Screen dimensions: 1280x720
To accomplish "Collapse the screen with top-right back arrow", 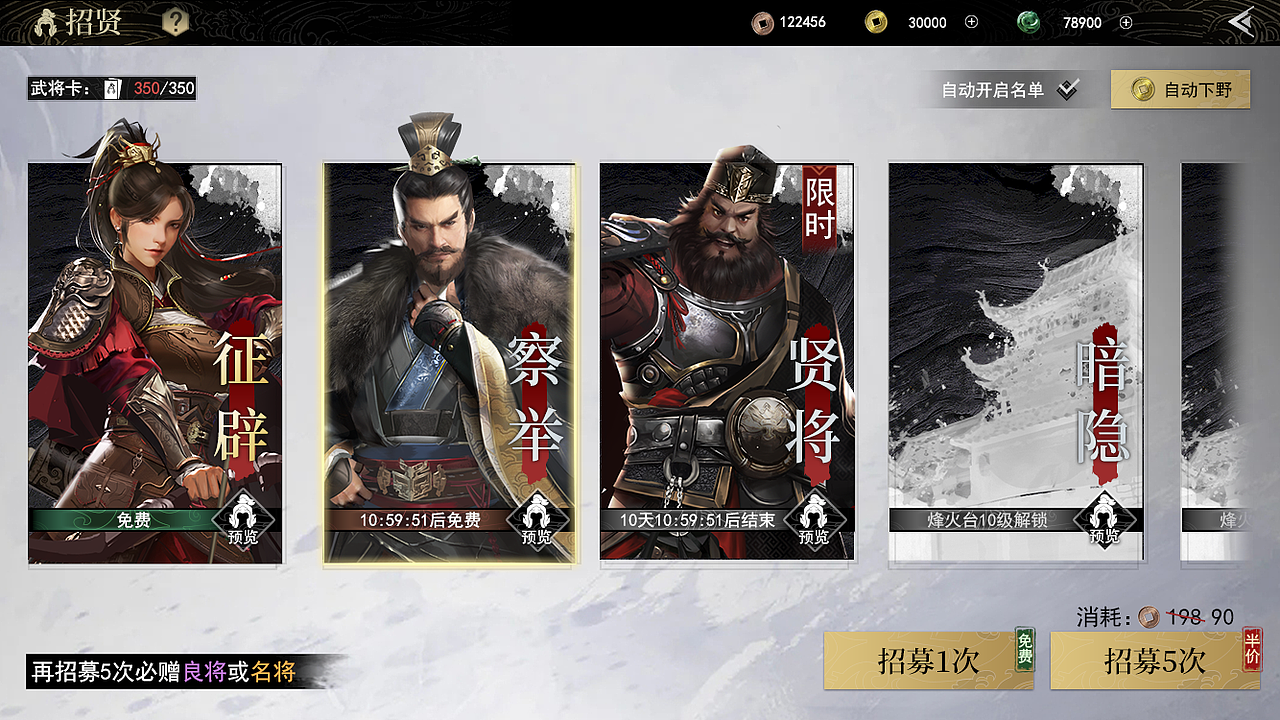I will point(1242,20).
